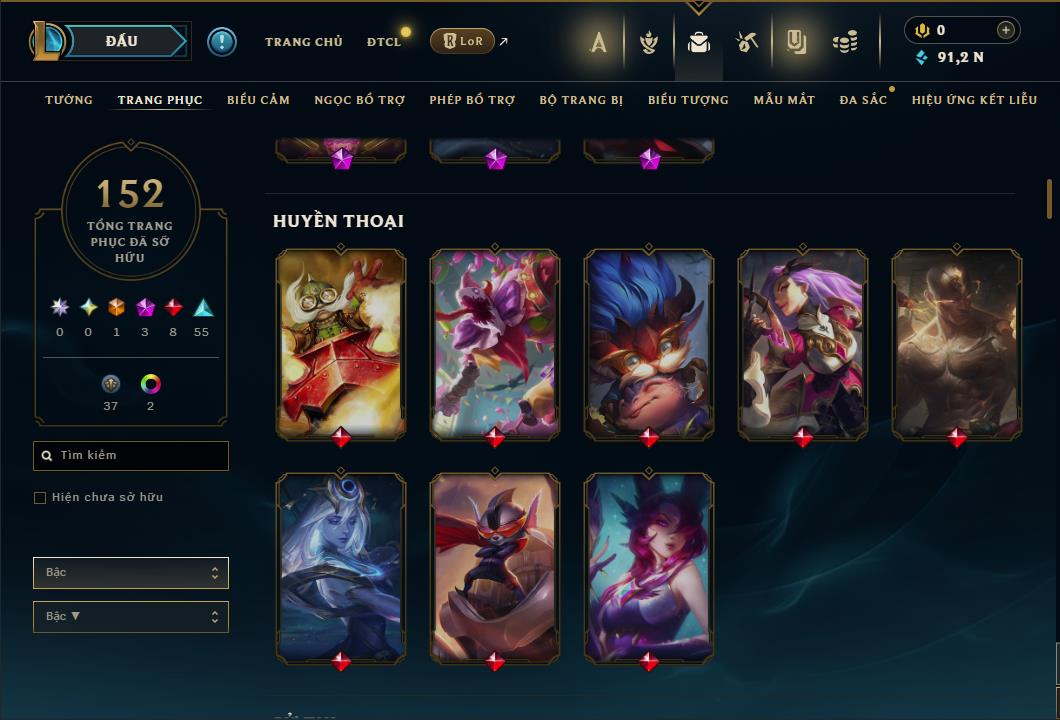This screenshot has height=720, width=1060.
Task: Launch the LoR external link
Action: pos(463,41)
